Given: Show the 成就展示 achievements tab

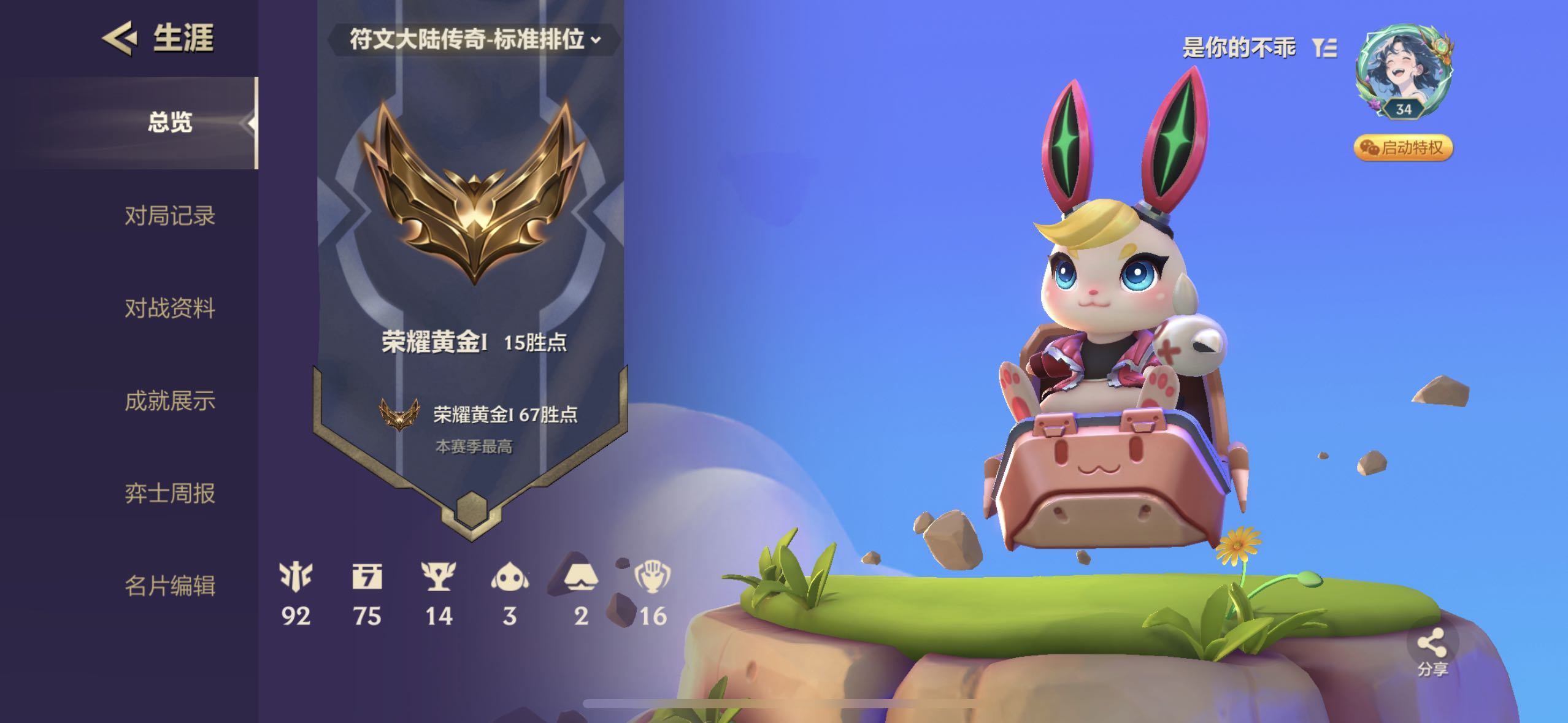Looking at the screenshot, I should [170, 400].
